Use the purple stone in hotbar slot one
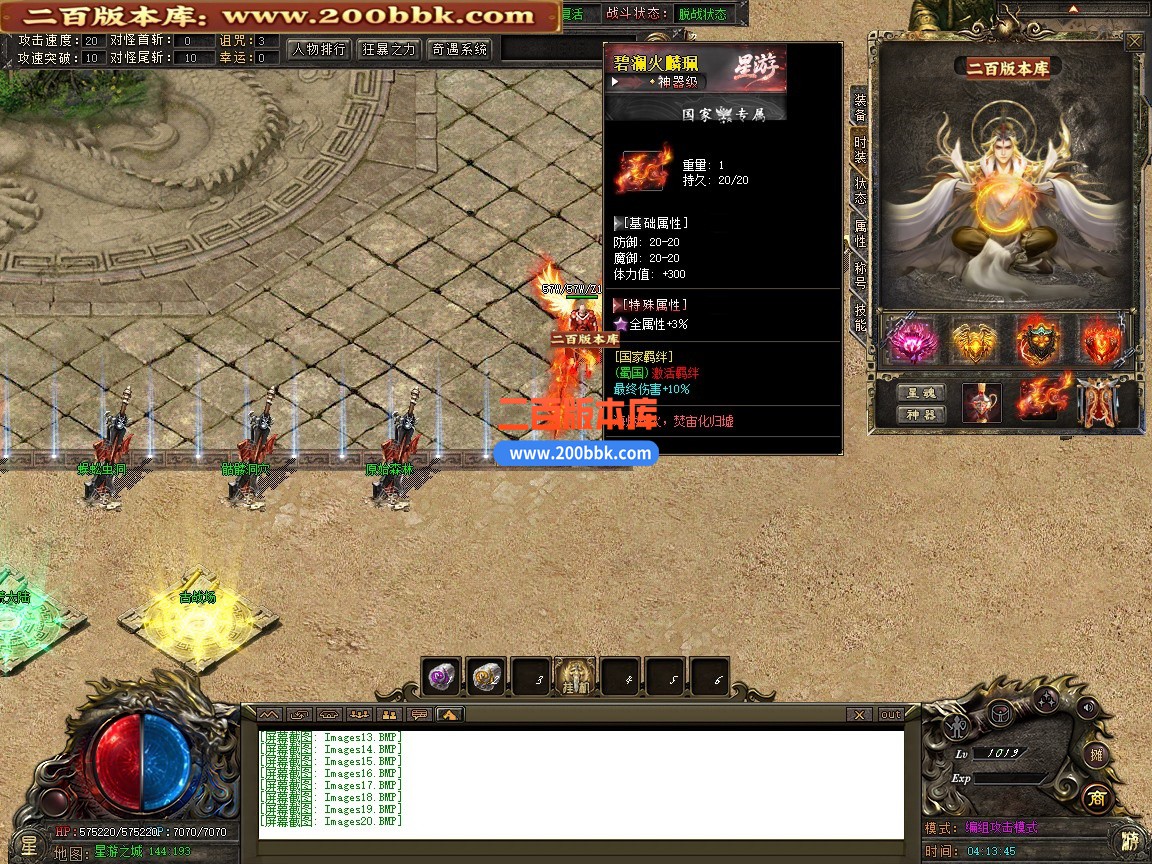Screen dimensions: 1152x864 point(440,677)
